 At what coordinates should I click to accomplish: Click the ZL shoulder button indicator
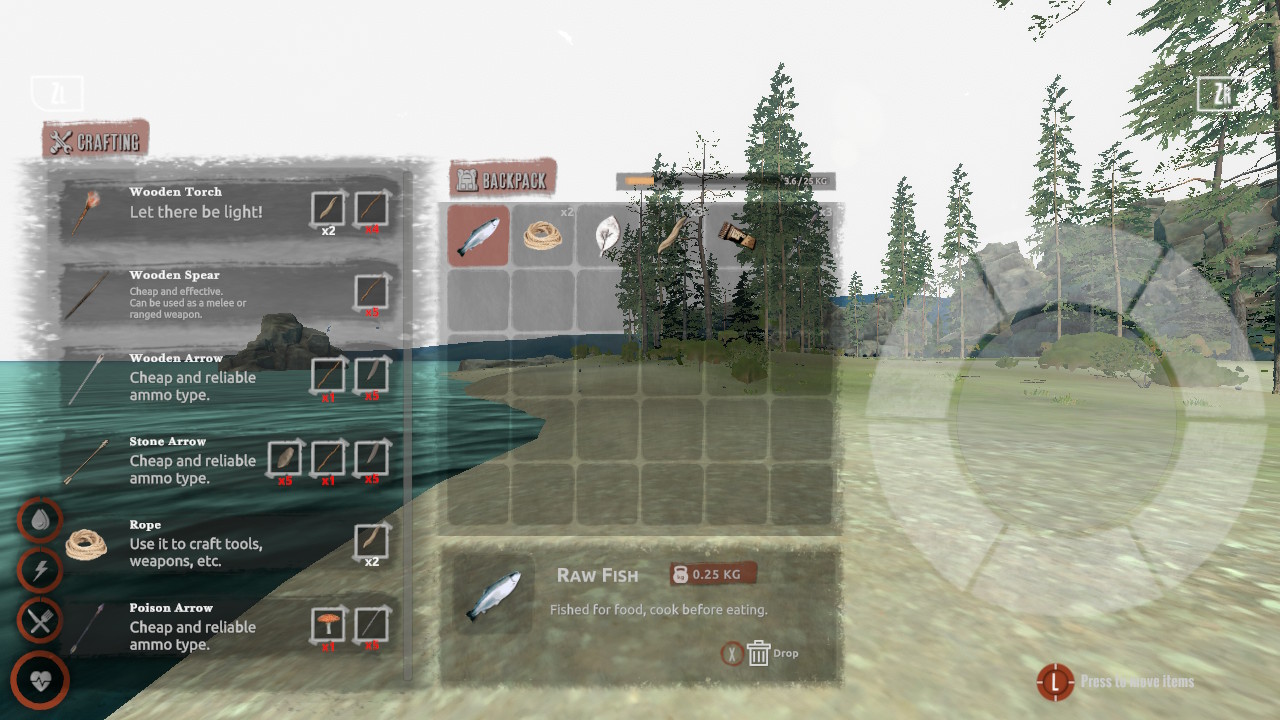[x=57, y=92]
